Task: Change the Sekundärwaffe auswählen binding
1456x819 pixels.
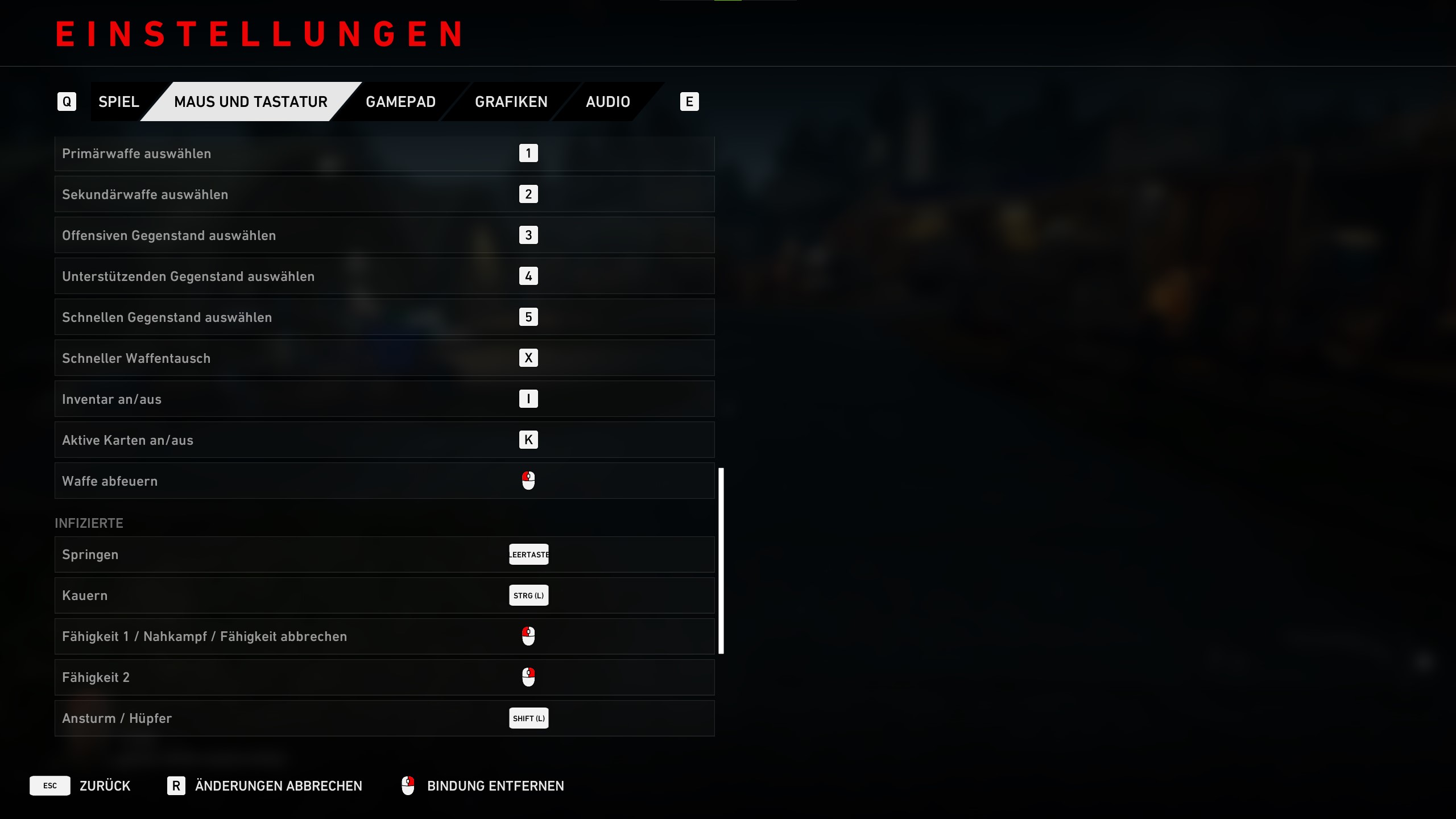Action: tap(528, 195)
